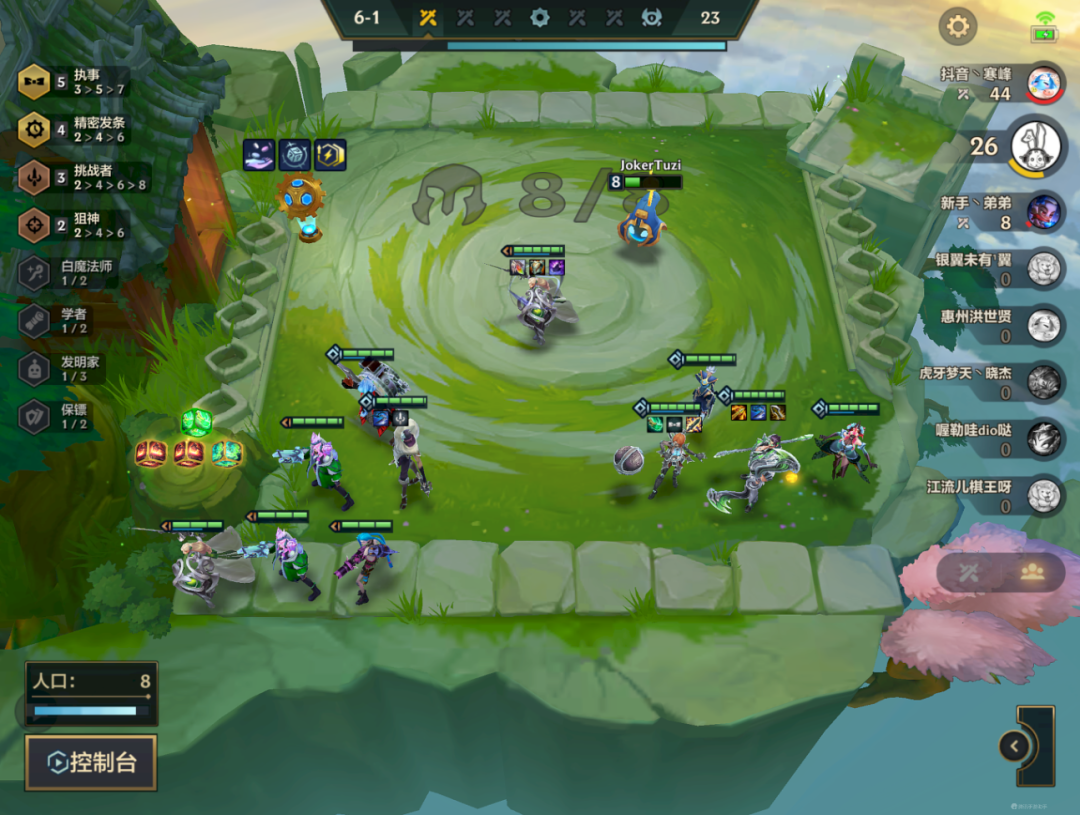Inspect the 白魔法师 trait

[73, 272]
